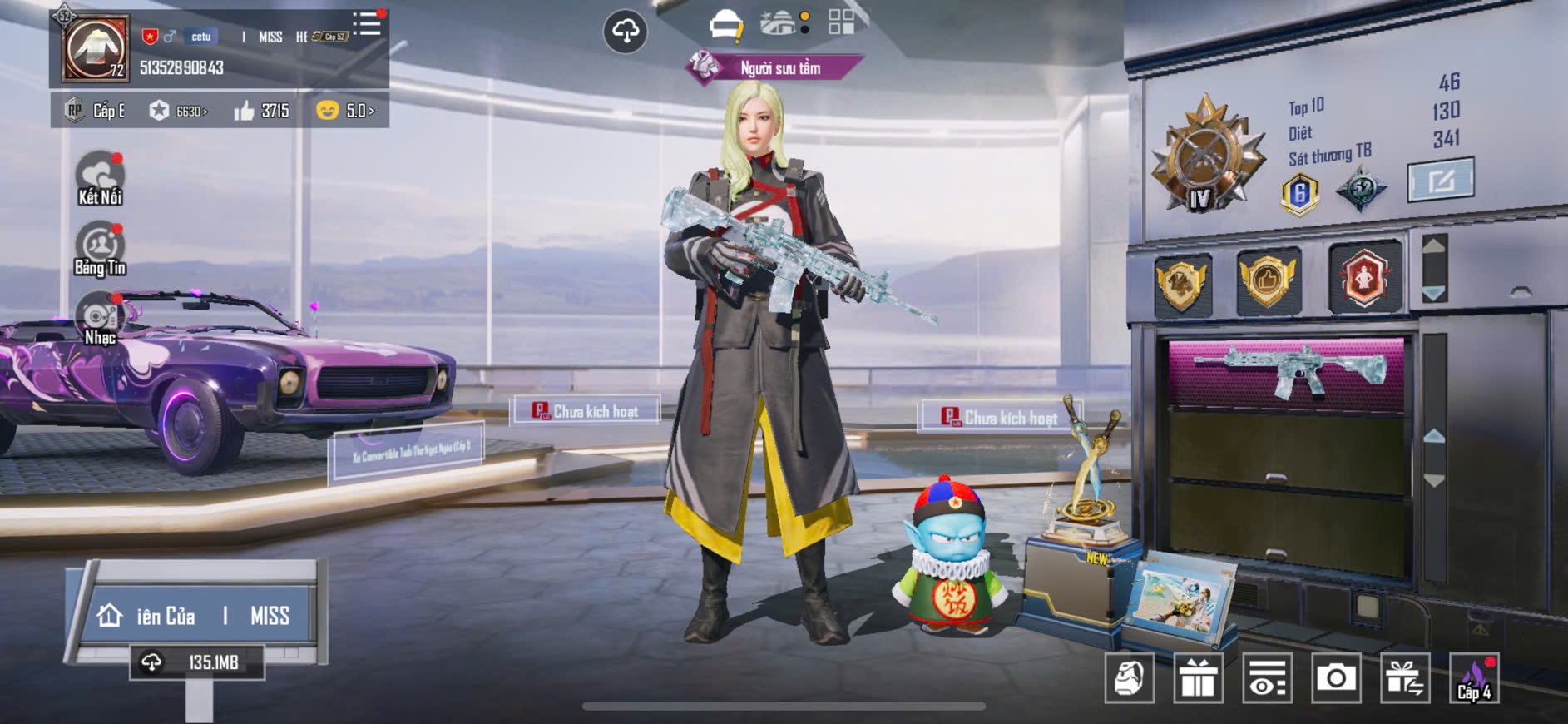Image resolution: width=1568 pixels, height=724 pixels.
Task: Open the player avatar profile frame
Action: 95,48
